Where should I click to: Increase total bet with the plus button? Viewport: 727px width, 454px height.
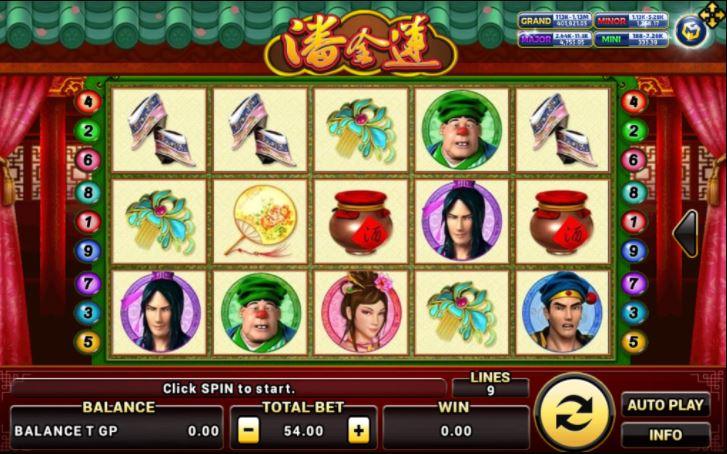pyautogui.click(x=358, y=431)
